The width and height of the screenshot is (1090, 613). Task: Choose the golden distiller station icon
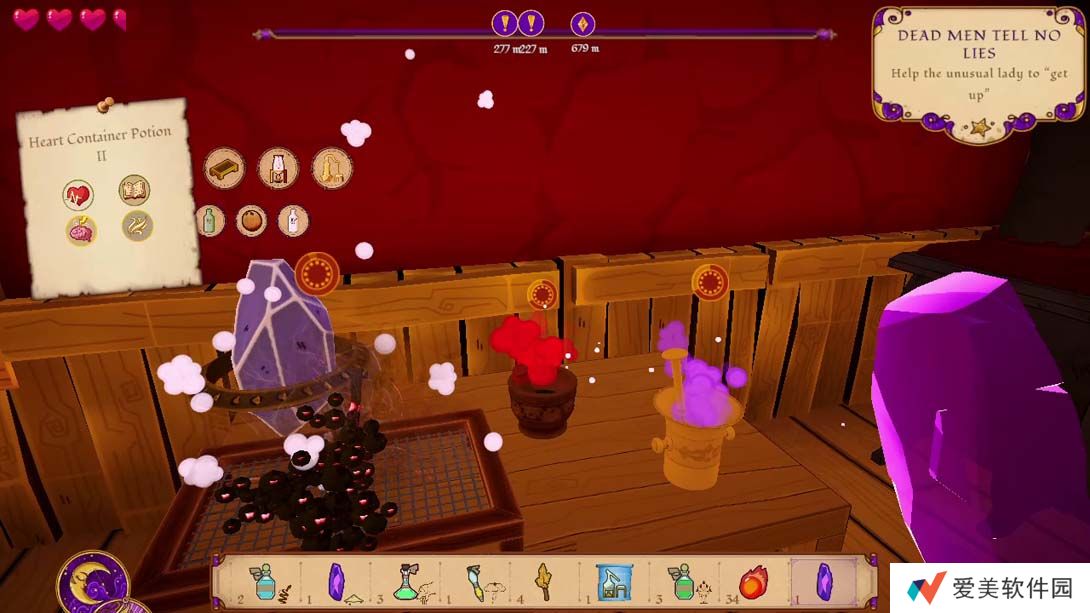coord(332,168)
